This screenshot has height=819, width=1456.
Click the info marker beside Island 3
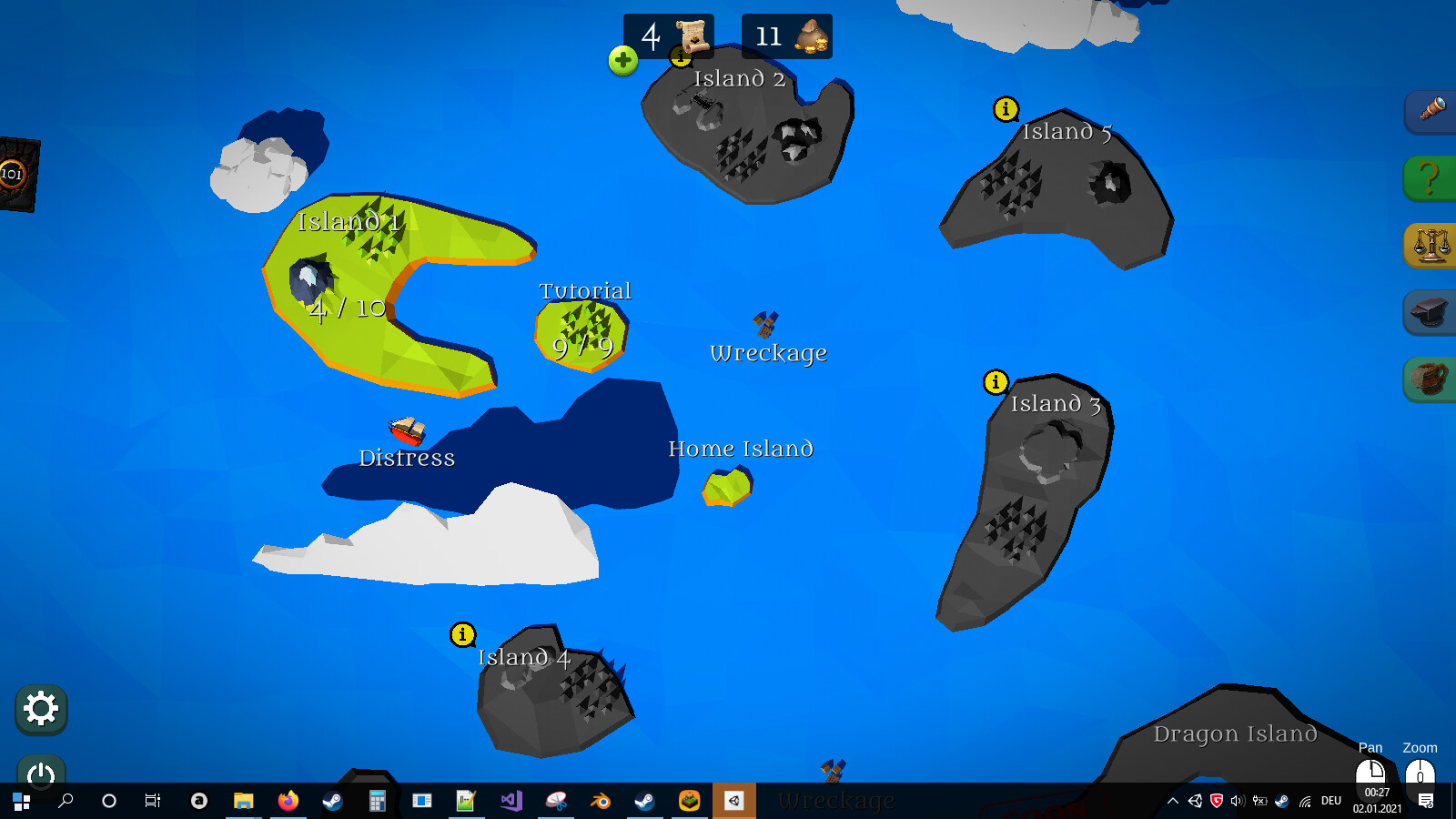(994, 383)
